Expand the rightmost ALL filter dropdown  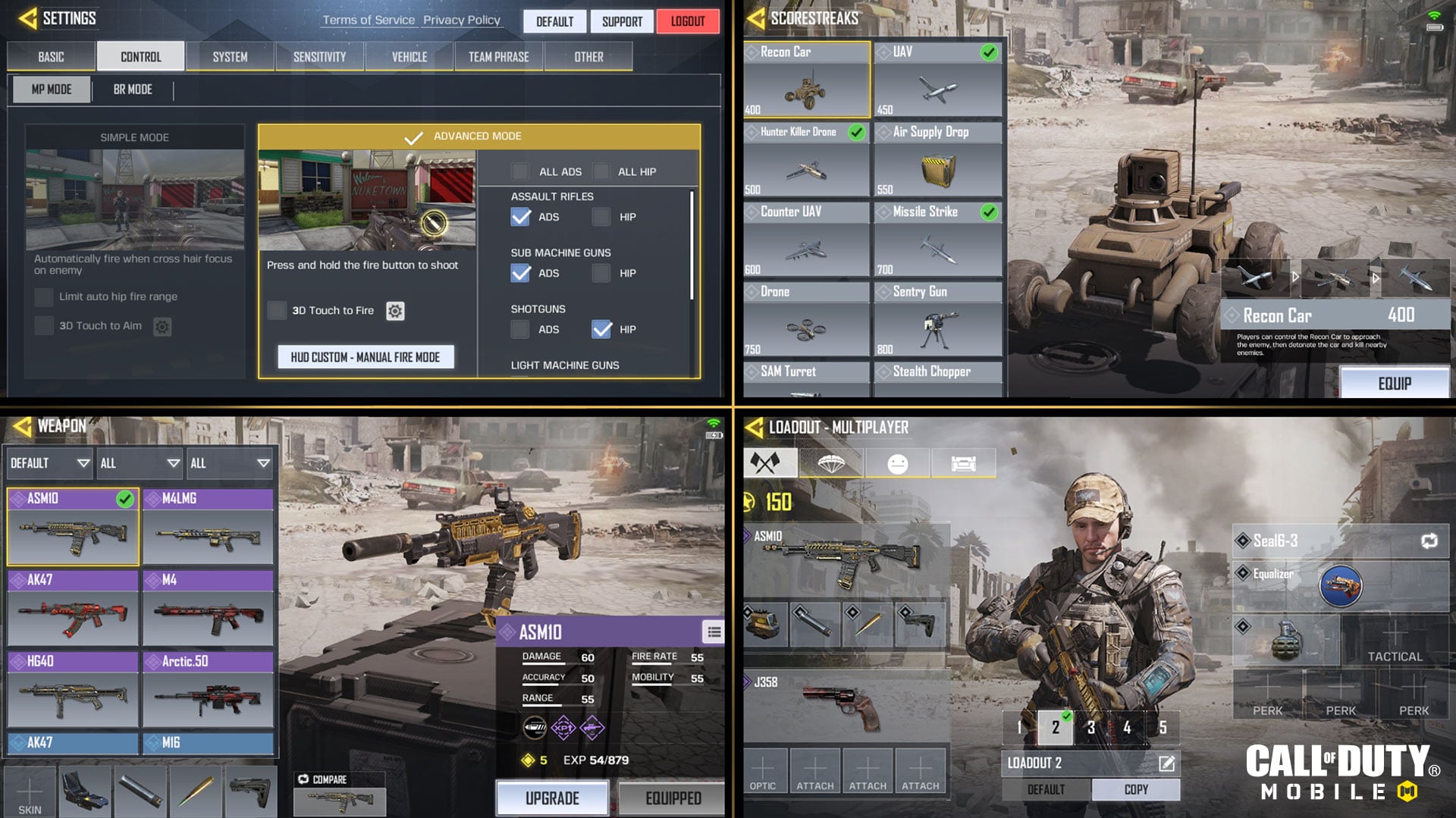[230, 462]
